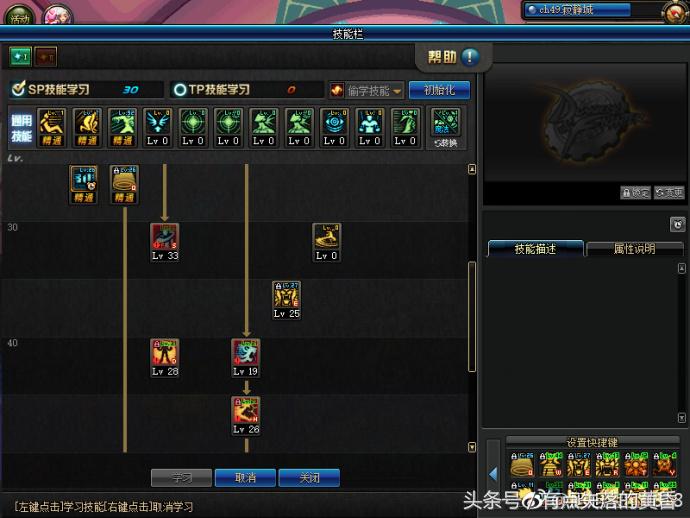
Task: Select the 技能描述 tab
Action: coord(535,249)
